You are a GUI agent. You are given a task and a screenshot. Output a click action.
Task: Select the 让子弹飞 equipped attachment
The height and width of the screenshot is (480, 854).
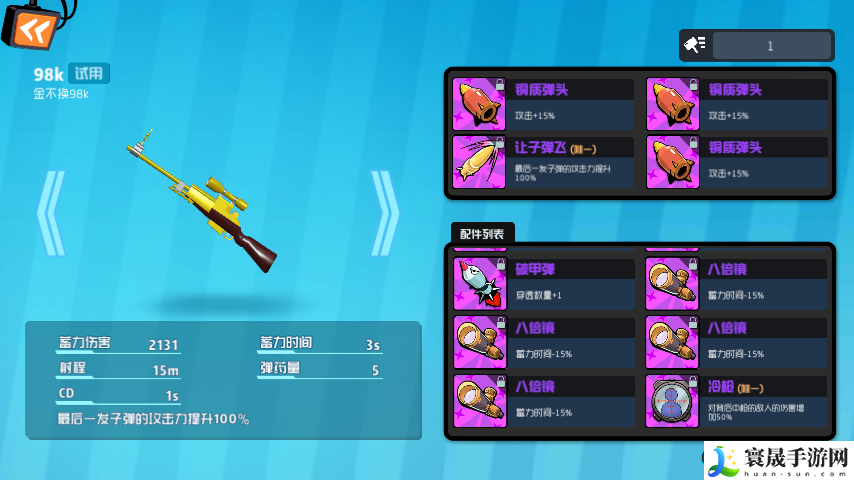click(x=545, y=160)
